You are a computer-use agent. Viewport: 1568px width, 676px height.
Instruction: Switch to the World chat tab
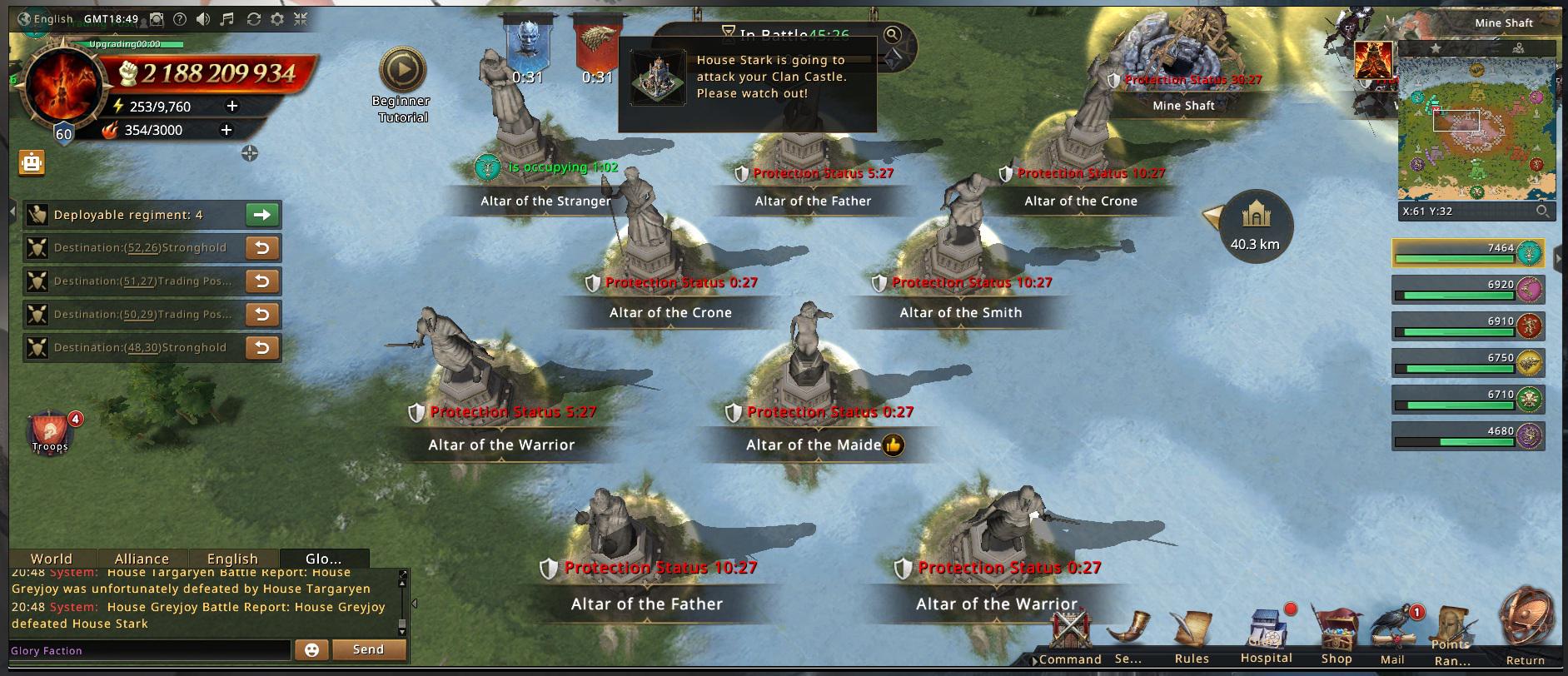[x=52, y=559]
